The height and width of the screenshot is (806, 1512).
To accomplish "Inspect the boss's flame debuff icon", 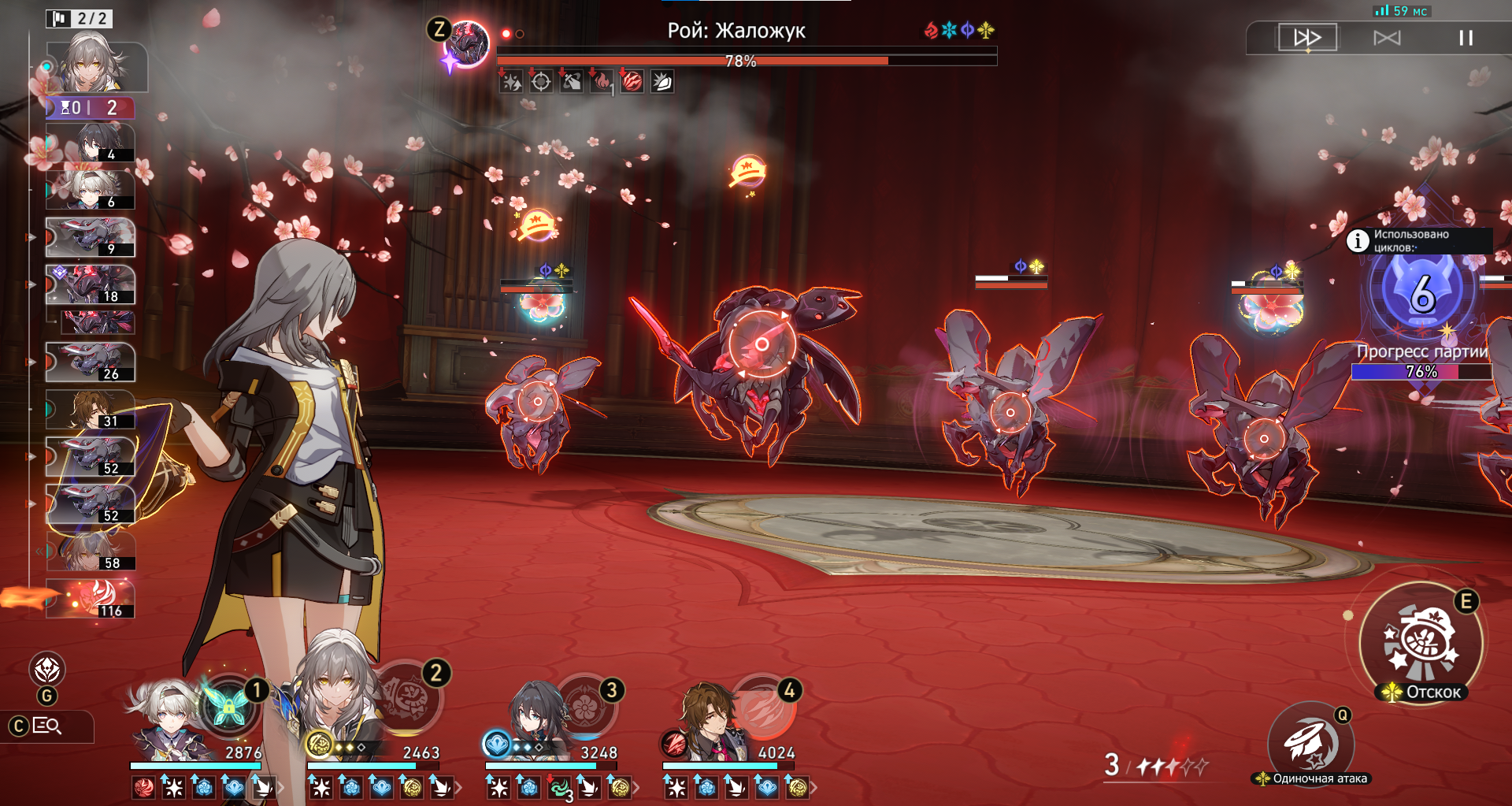I will (602, 81).
